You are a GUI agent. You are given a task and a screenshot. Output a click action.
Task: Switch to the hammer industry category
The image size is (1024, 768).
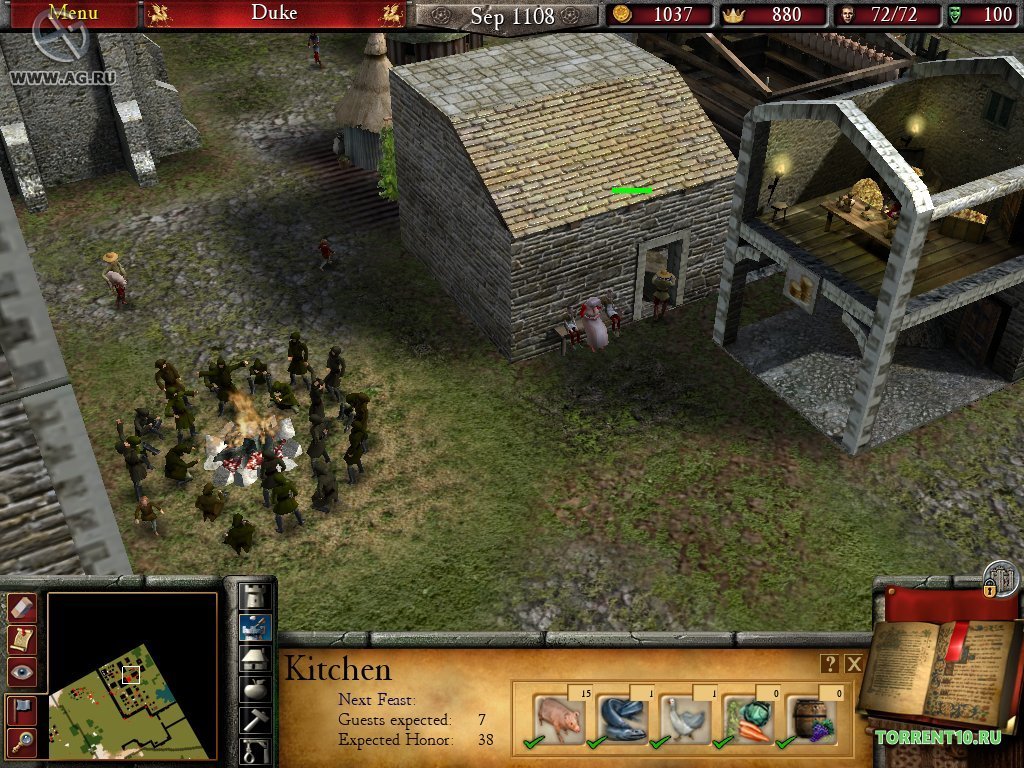256,720
